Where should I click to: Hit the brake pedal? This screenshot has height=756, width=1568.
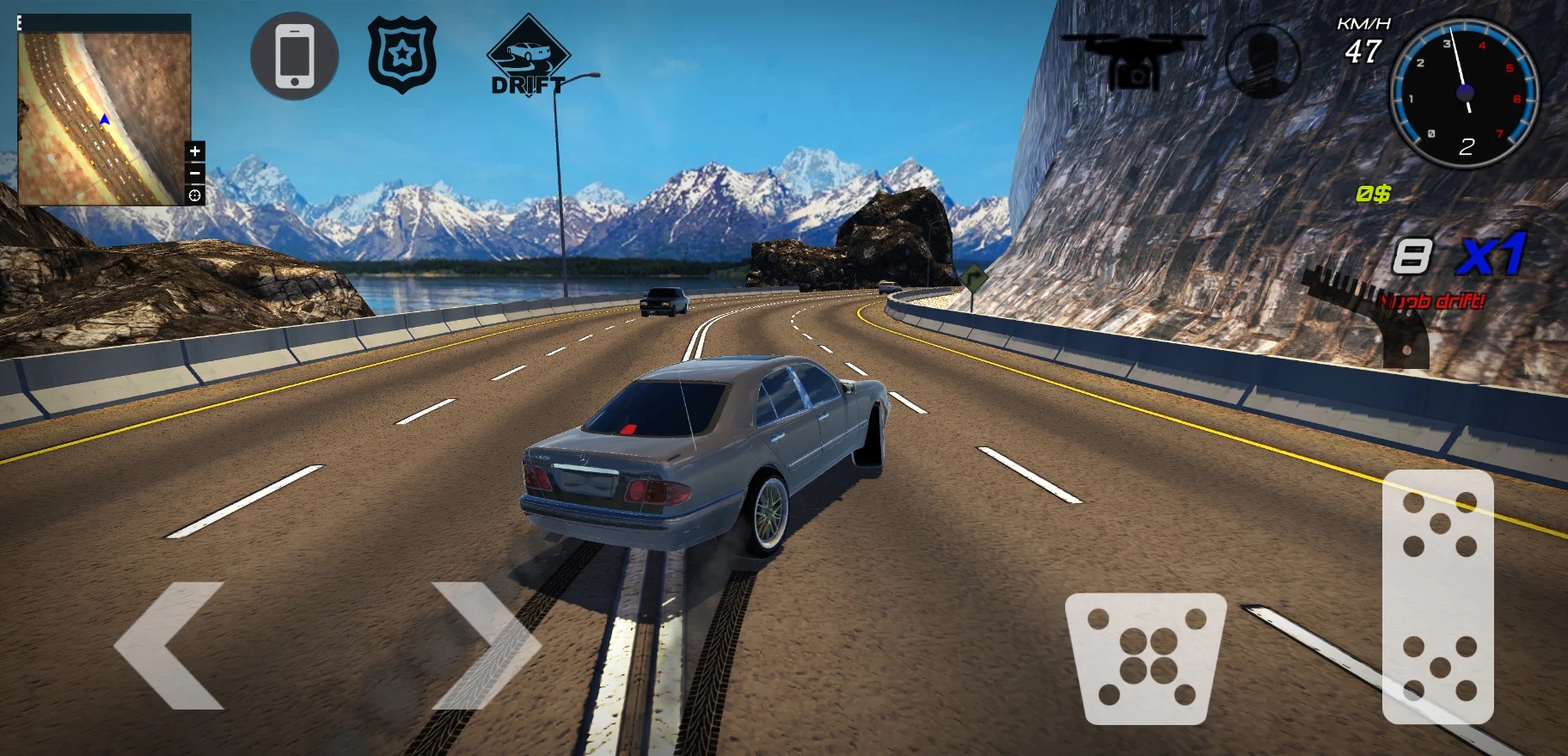[x=1145, y=657]
